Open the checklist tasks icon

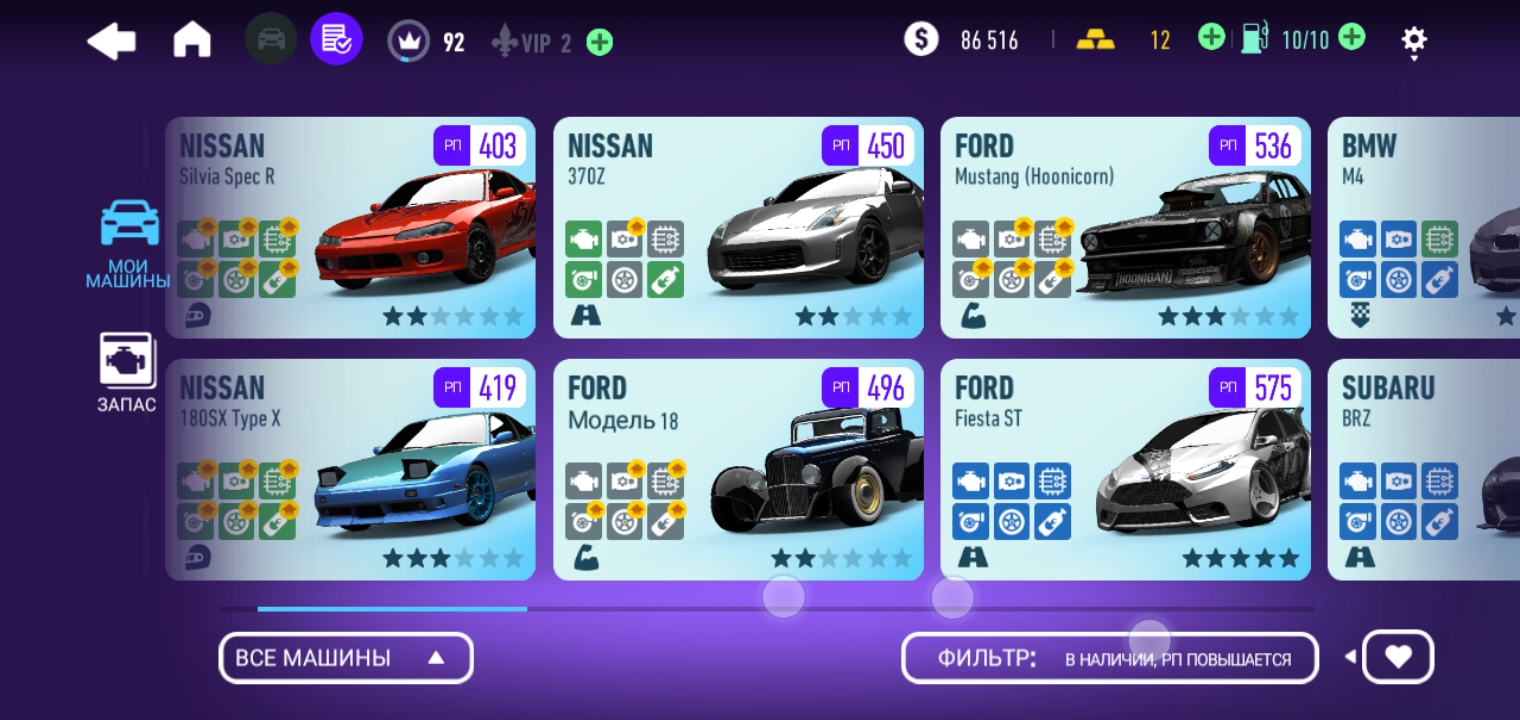(x=336, y=41)
